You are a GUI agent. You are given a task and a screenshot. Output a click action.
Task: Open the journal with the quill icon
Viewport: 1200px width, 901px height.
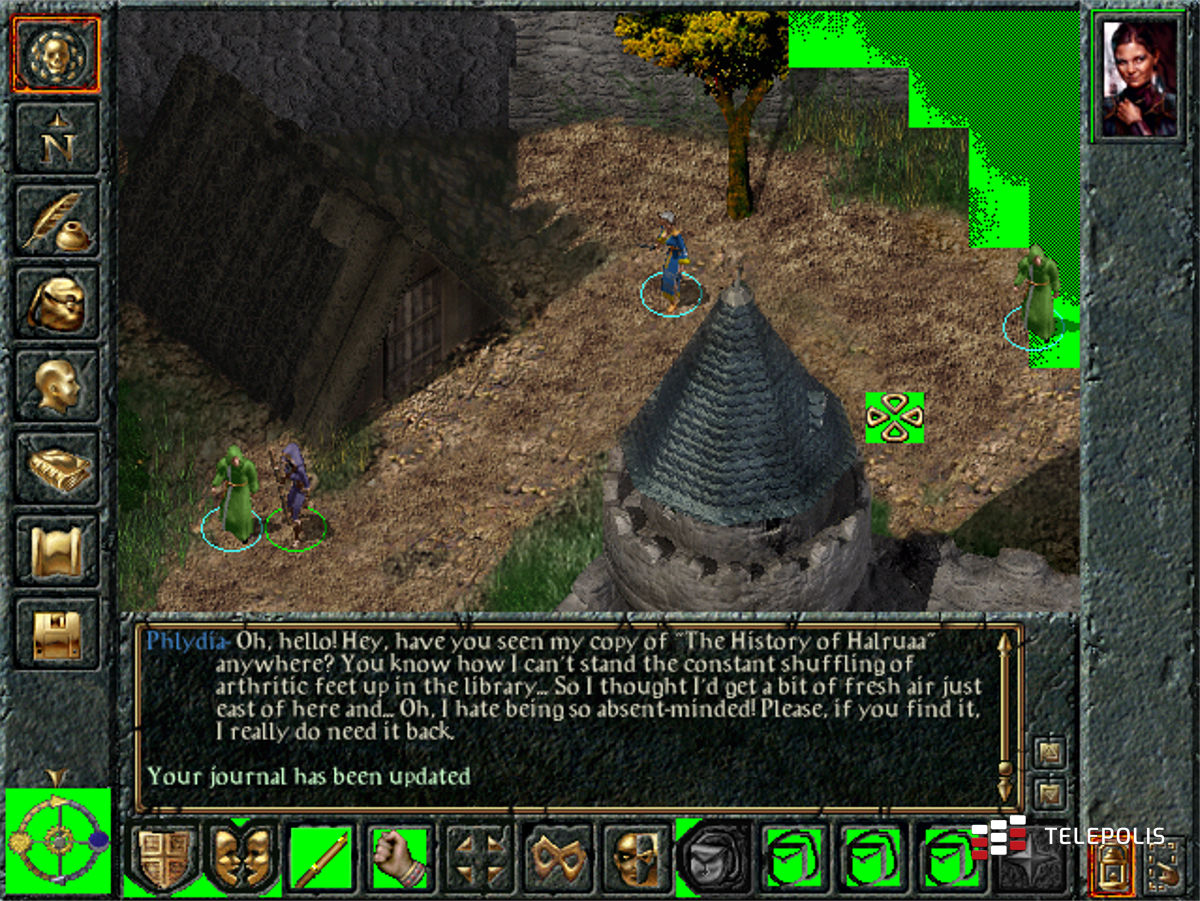[x=56, y=221]
